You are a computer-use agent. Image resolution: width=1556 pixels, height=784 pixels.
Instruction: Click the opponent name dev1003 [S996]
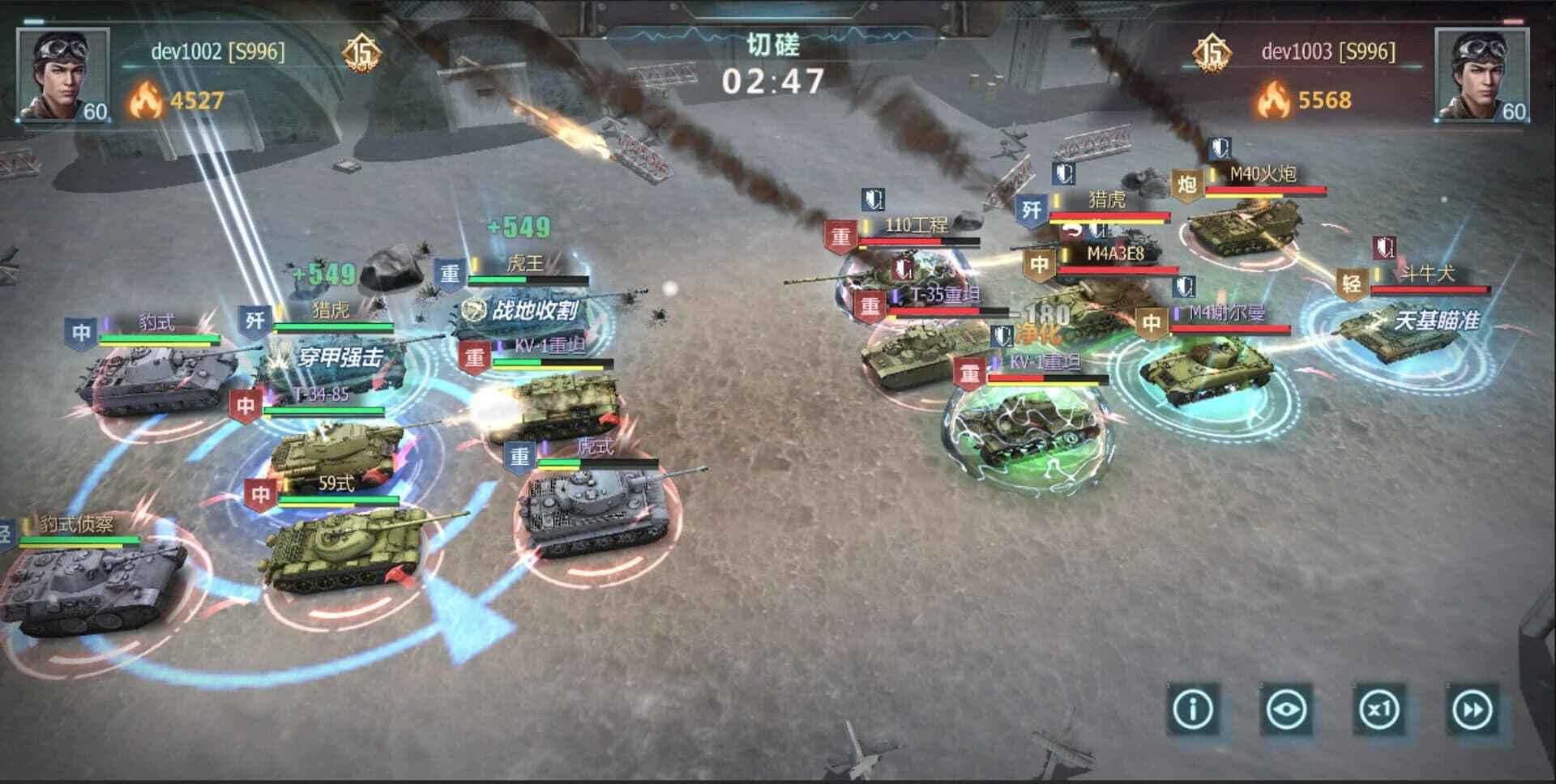[1327, 51]
